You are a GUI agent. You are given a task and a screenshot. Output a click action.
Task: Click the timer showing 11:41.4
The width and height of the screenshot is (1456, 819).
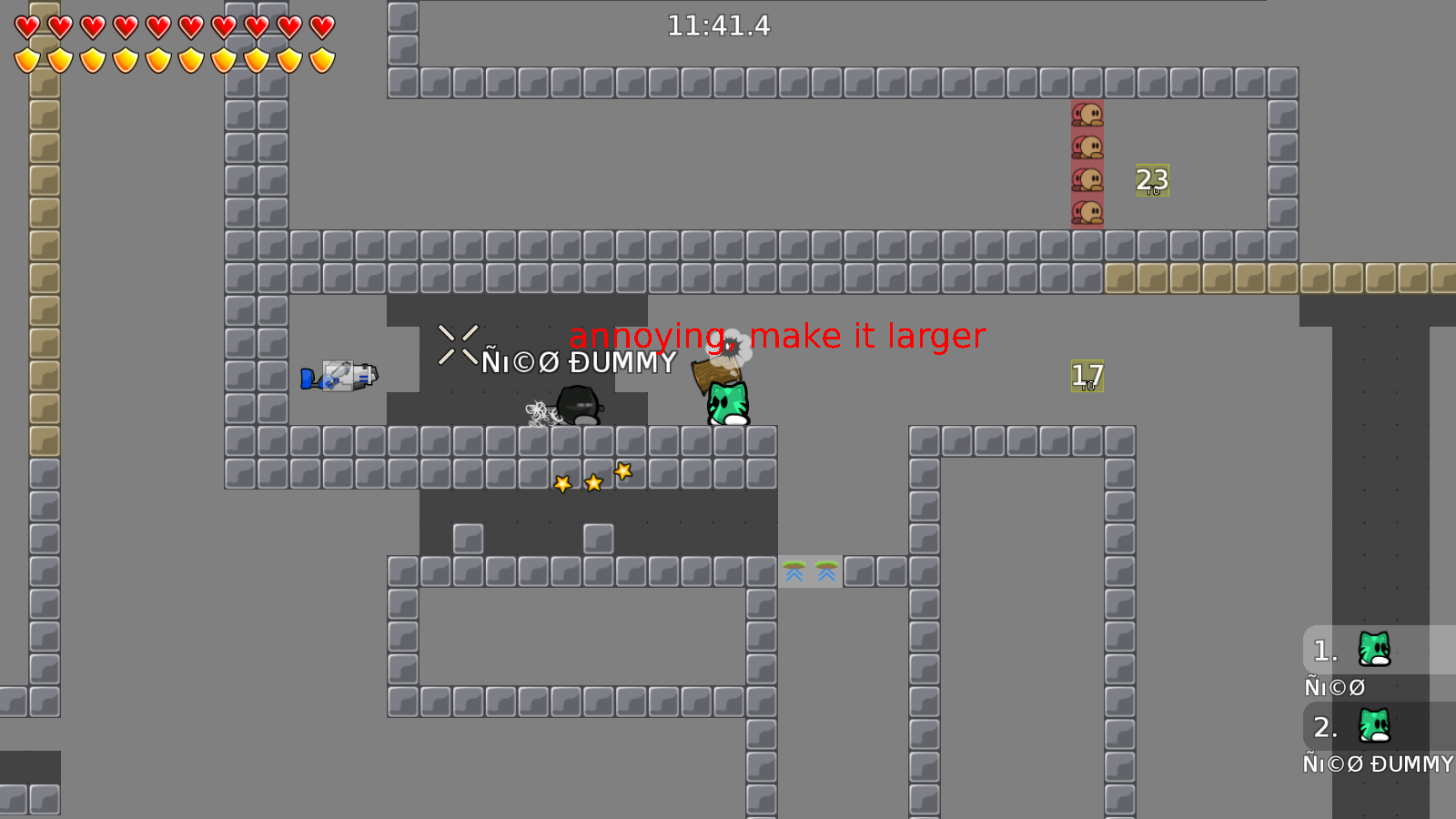coord(717,26)
